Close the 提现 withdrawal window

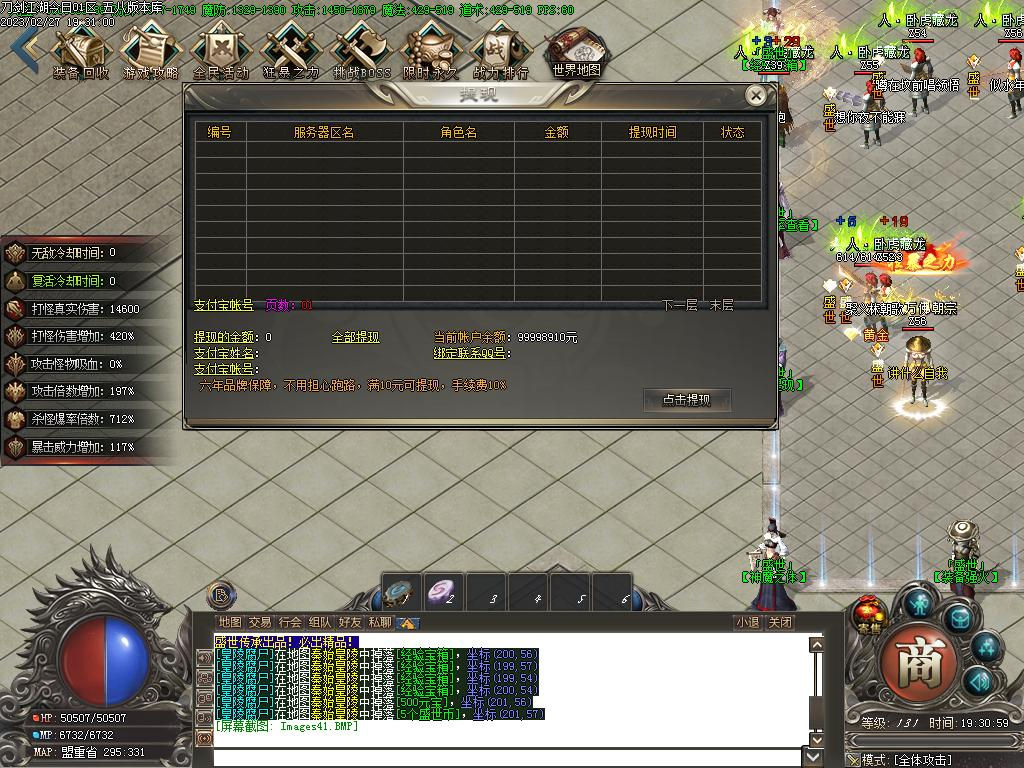coord(756,95)
